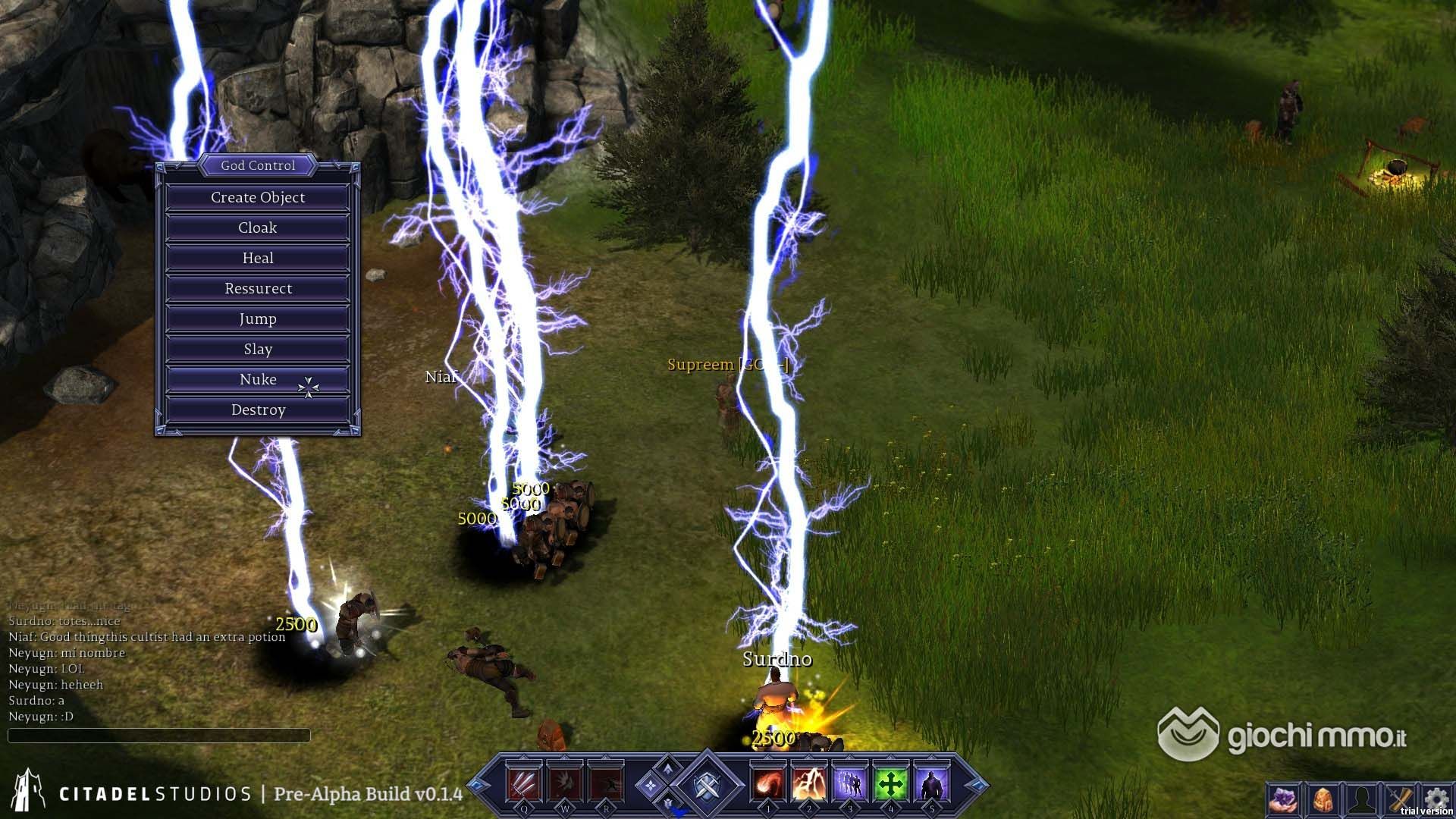This screenshot has height=819, width=1456.
Task: Open the gear settings icon
Action: pyautogui.click(x=1436, y=798)
